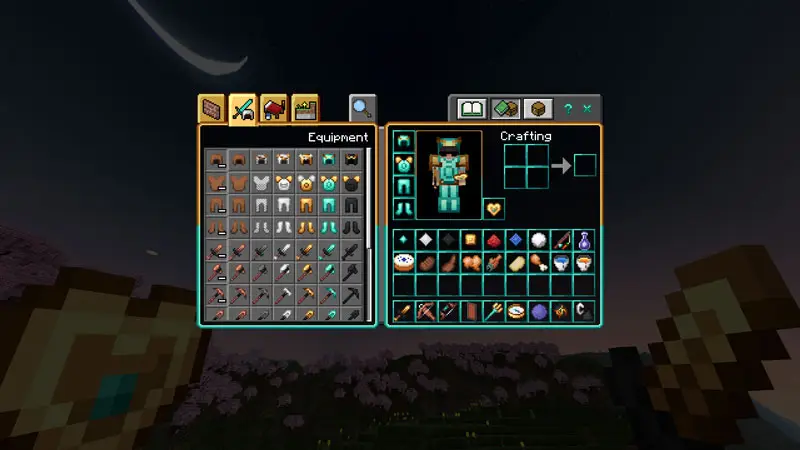Select the equipped diamond boots slot
This screenshot has width=800, height=450.
point(404,208)
